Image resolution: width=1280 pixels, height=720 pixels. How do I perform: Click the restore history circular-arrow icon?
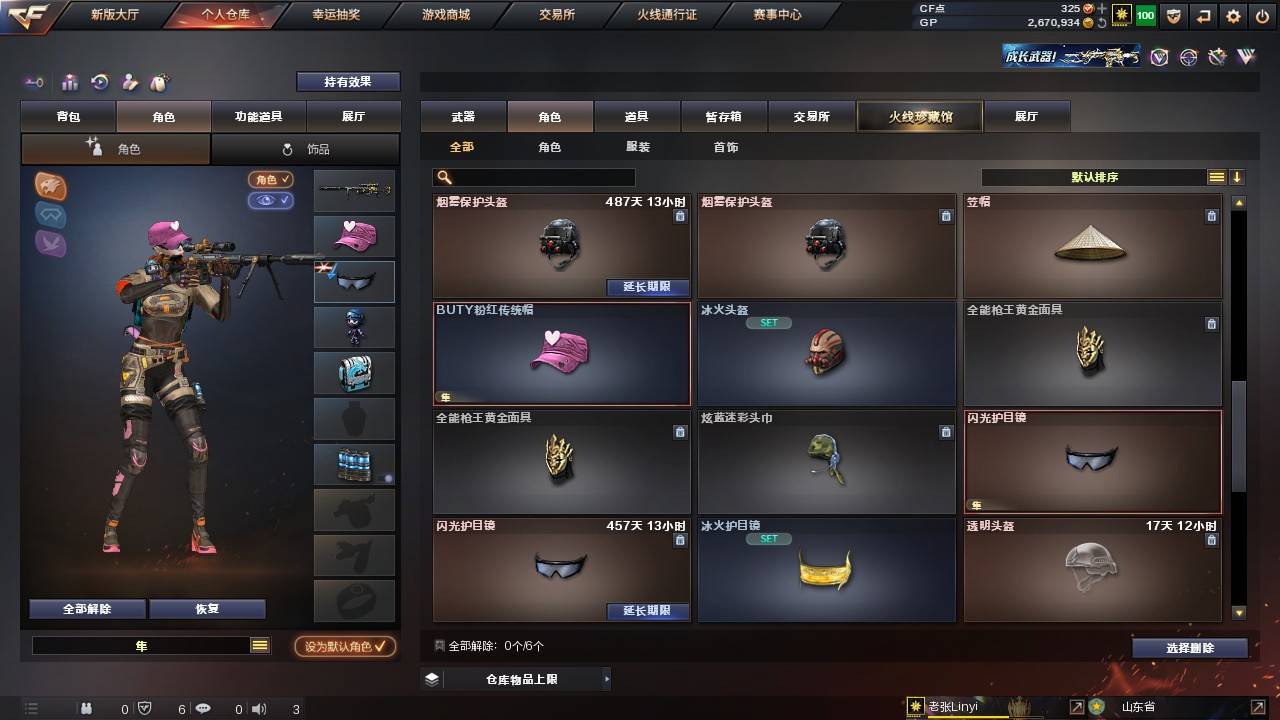click(x=98, y=82)
